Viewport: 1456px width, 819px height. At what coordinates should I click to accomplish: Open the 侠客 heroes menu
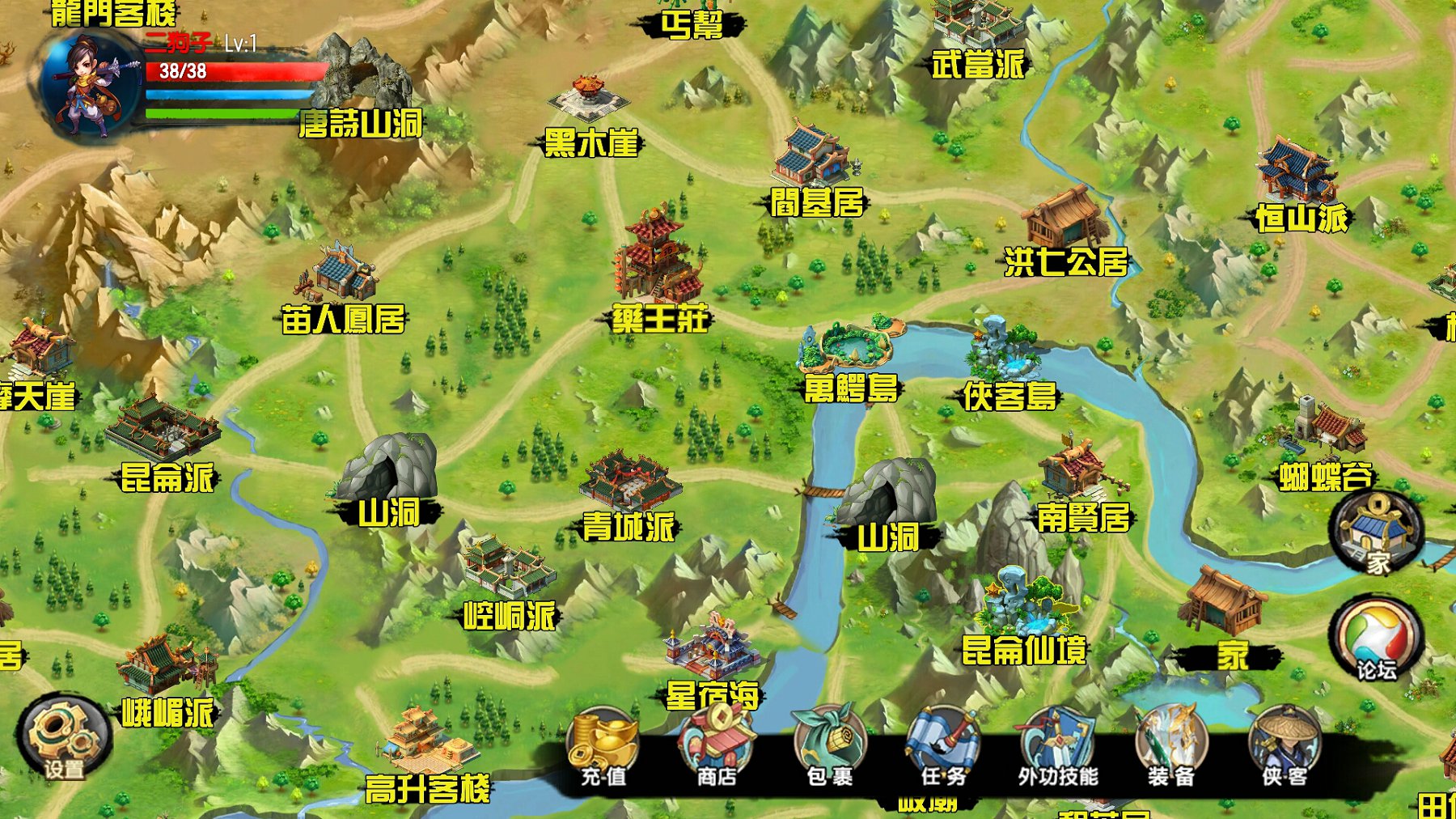click(1284, 749)
